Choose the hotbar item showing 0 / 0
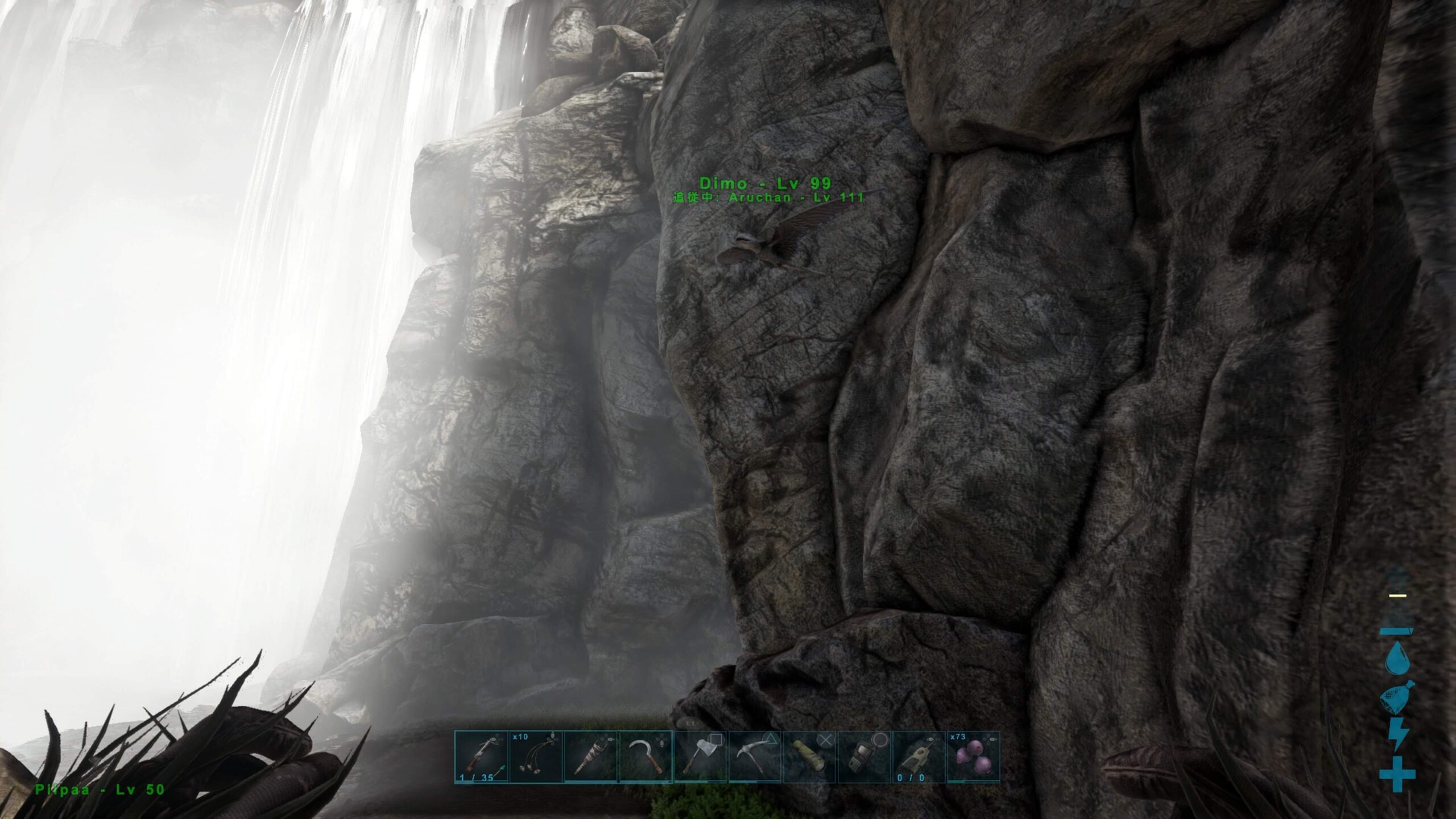Screen dimensions: 1456x819 tap(918, 757)
